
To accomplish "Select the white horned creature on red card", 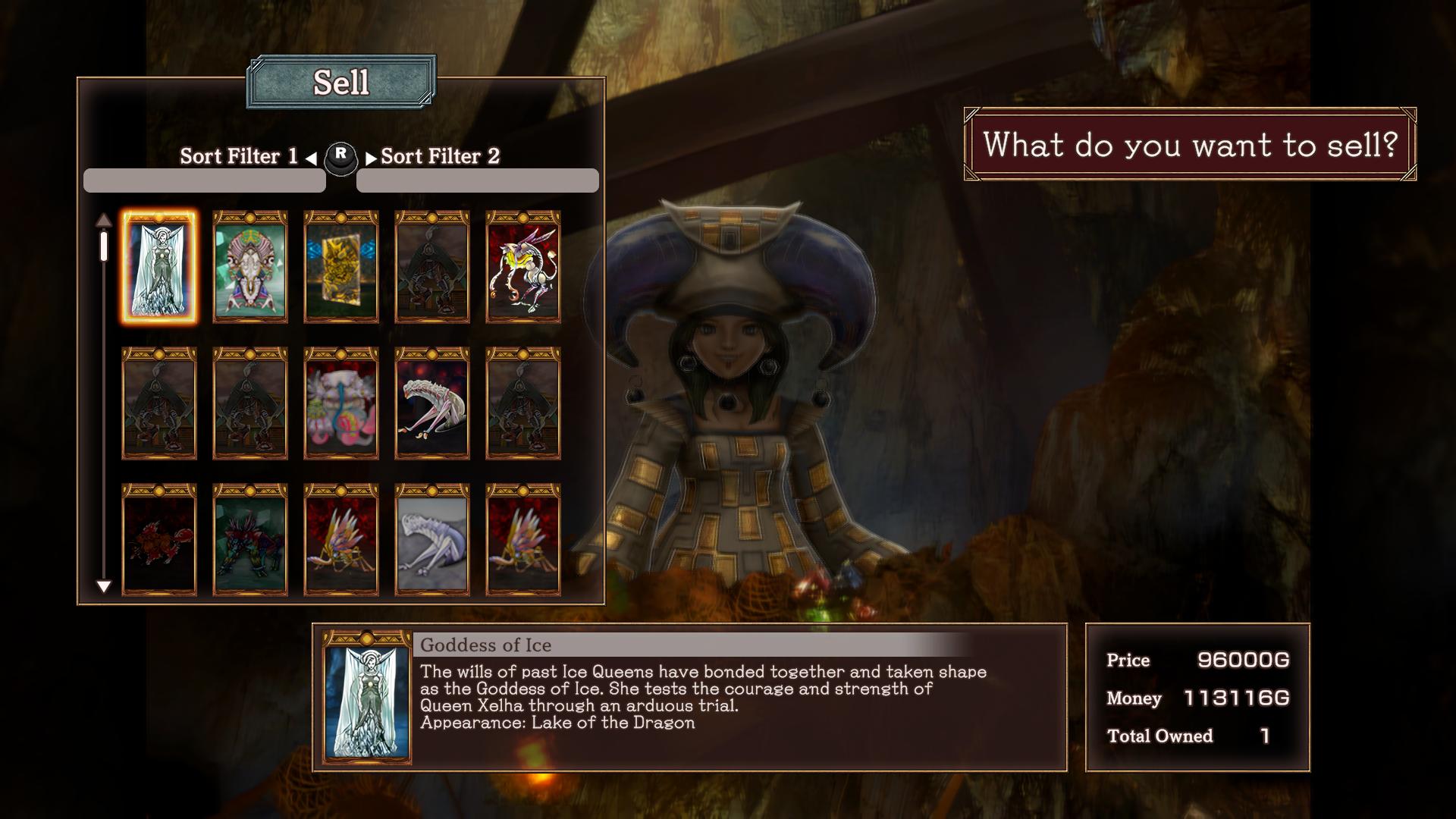I will pos(523,267).
